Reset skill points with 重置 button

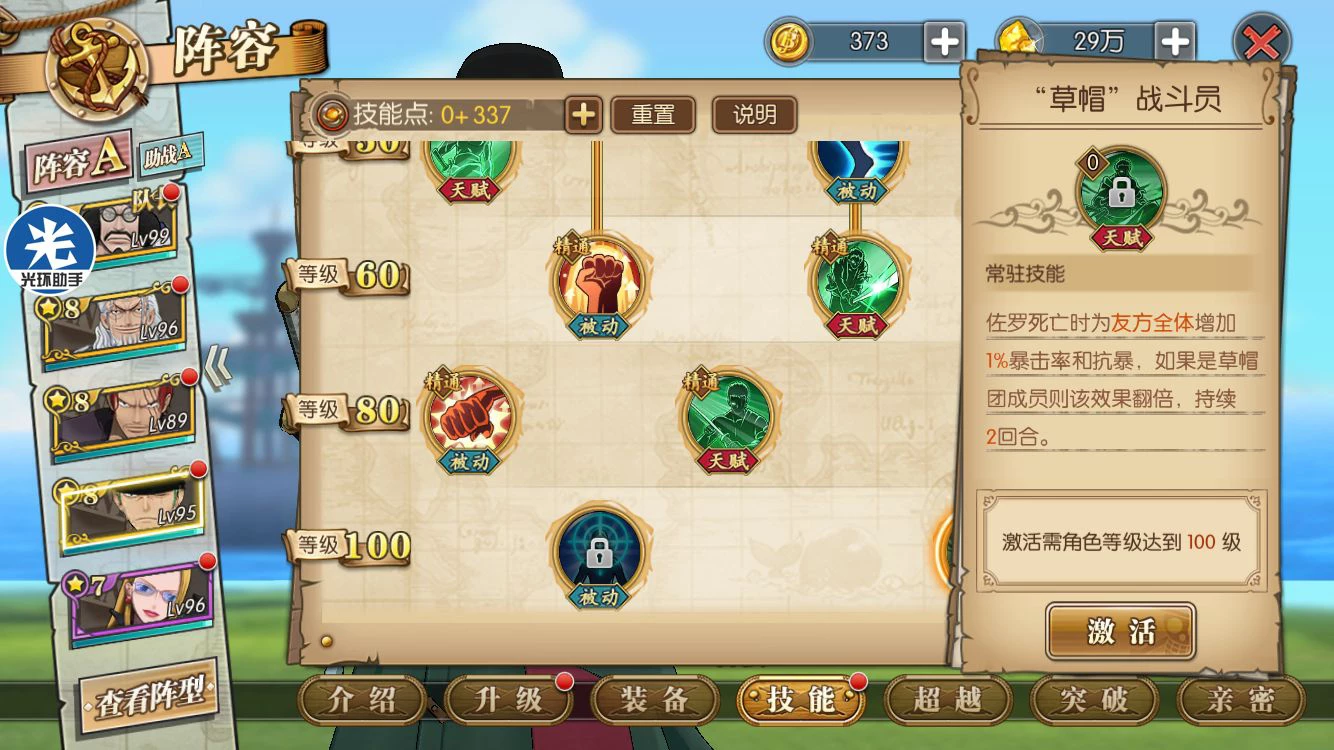click(653, 115)
